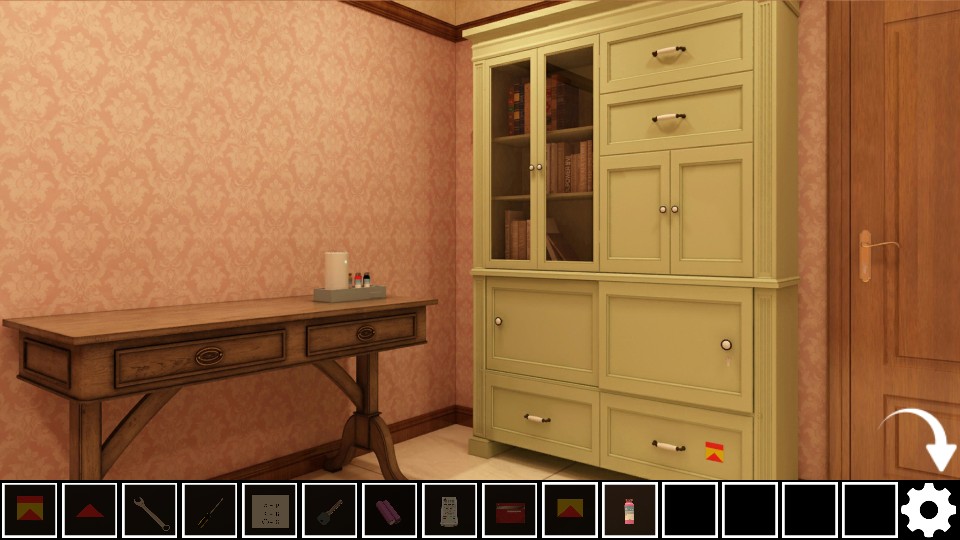Choose the remote control item
Viewport: 960px width, 540px height.
tap(450, 510)
